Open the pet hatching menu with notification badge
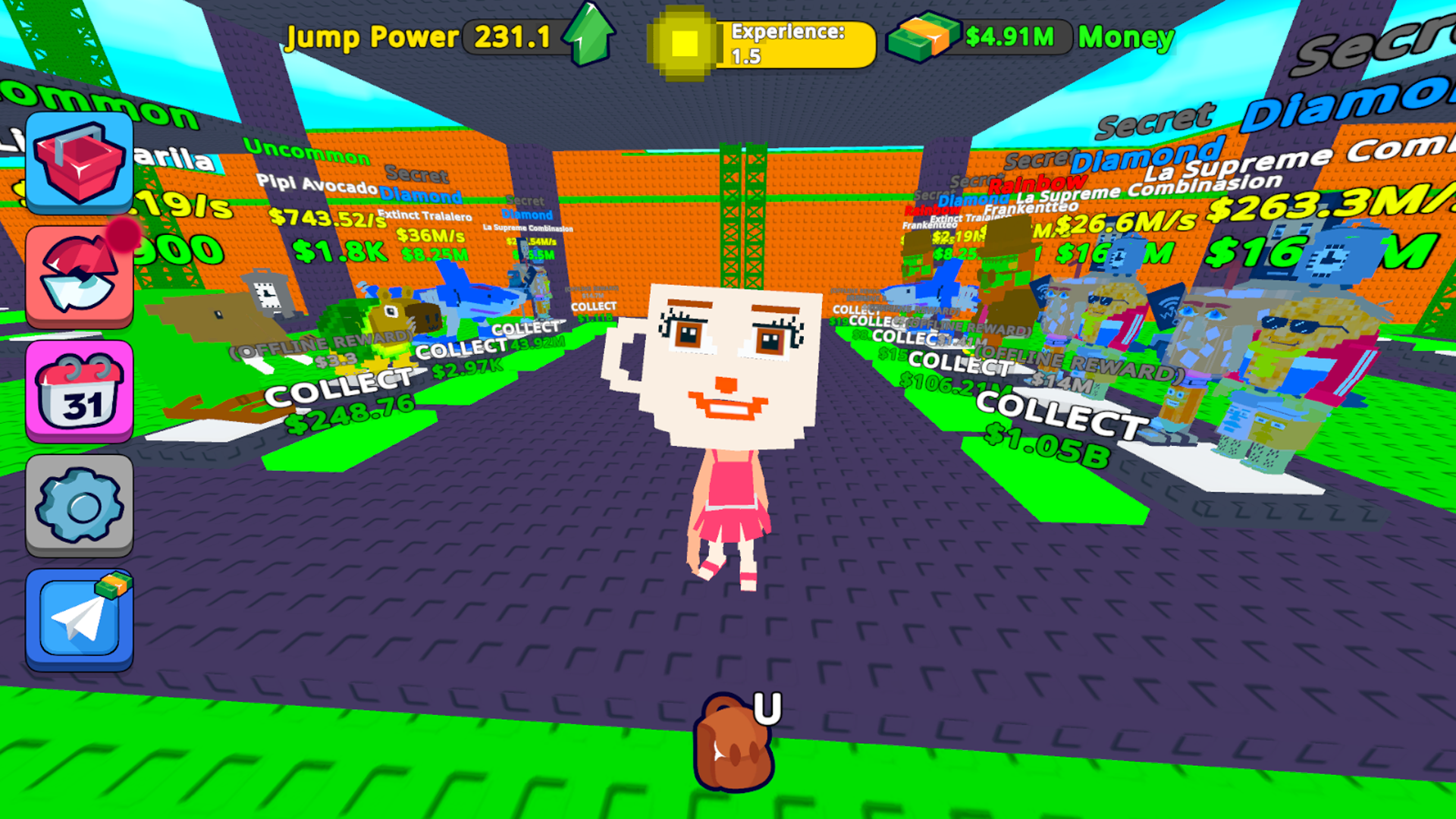Viewport: 1456px width, 819px height. (78, 277)
